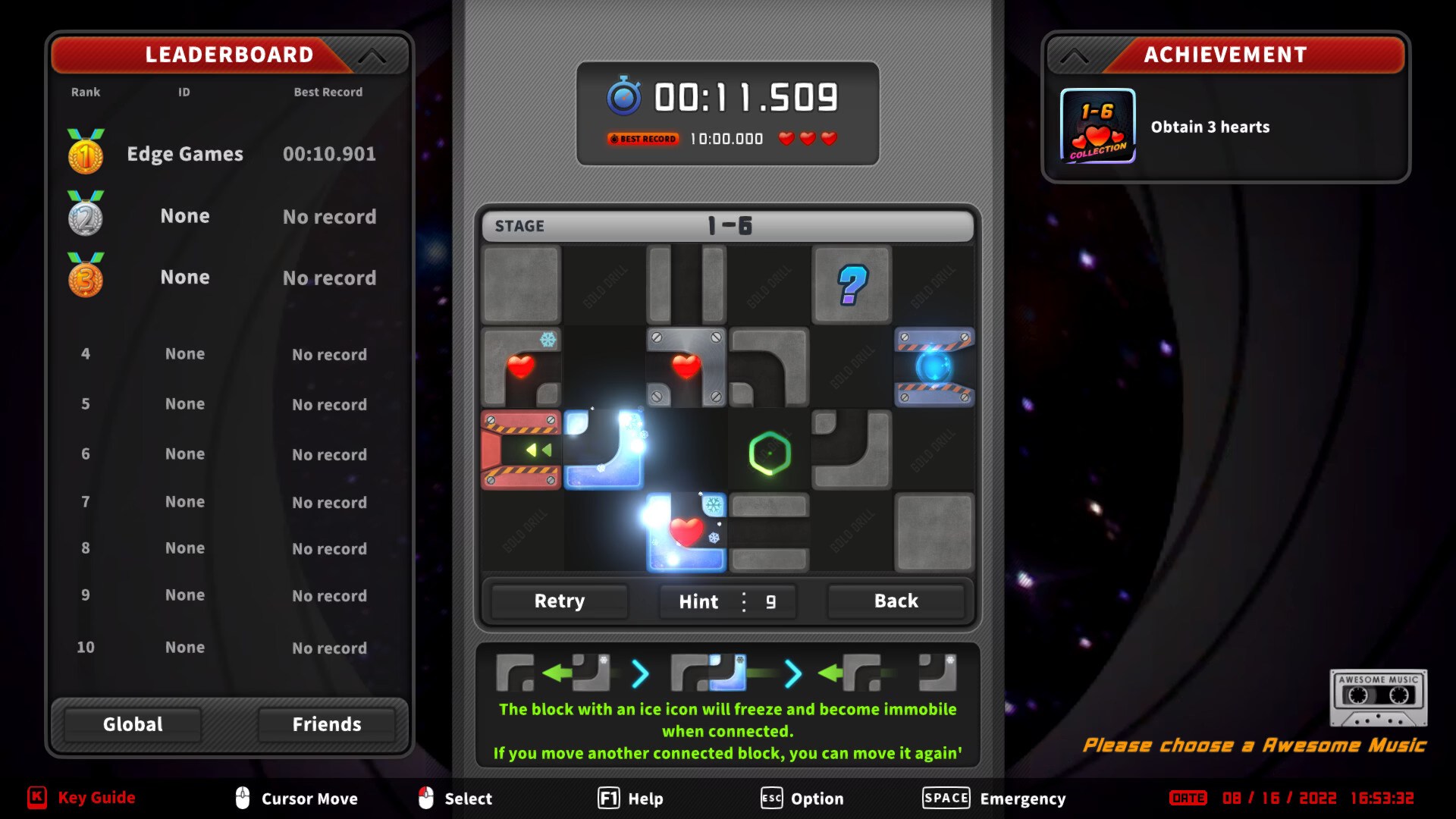Switch to the Friends leaderboard tab
Image resolution: width=1456 pixels, height=819 pixels.
(328, 724)
